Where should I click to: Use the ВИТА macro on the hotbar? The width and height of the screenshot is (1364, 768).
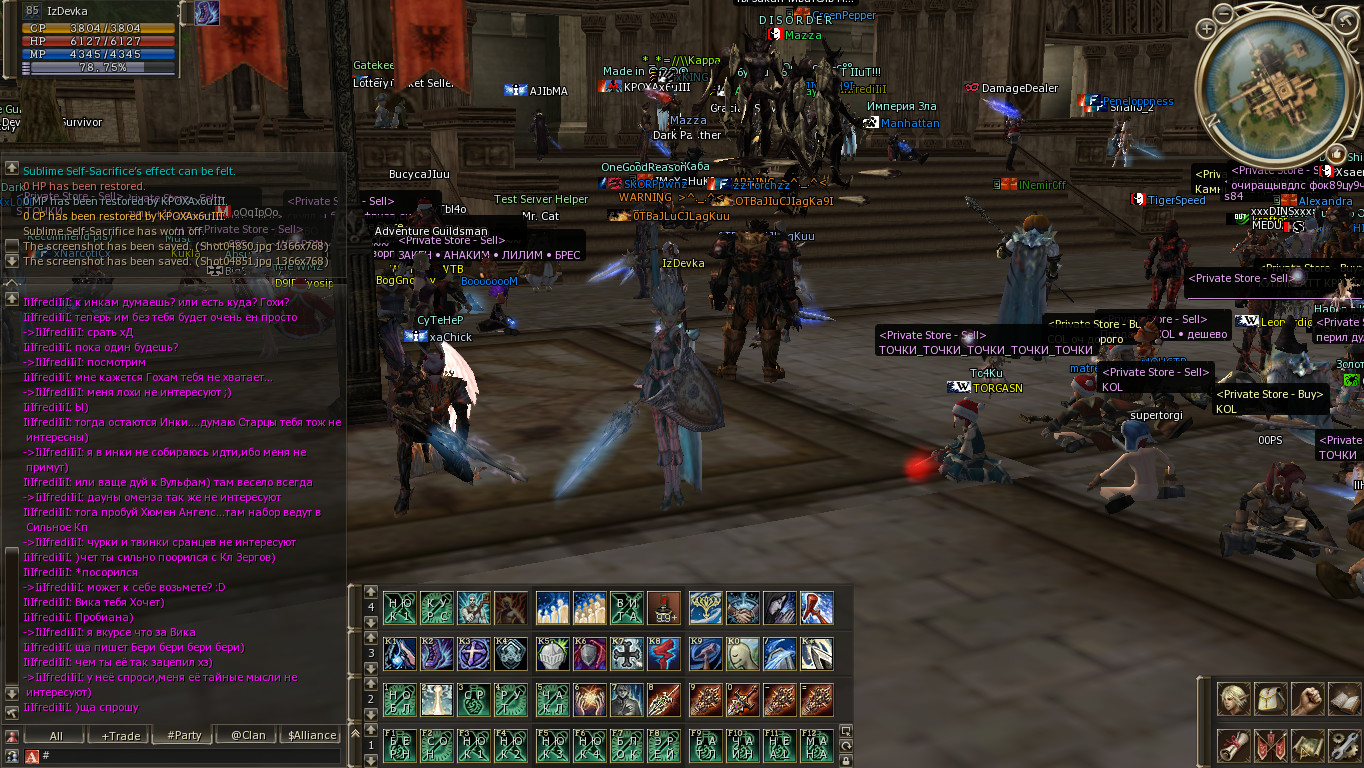tap(627, 608)
